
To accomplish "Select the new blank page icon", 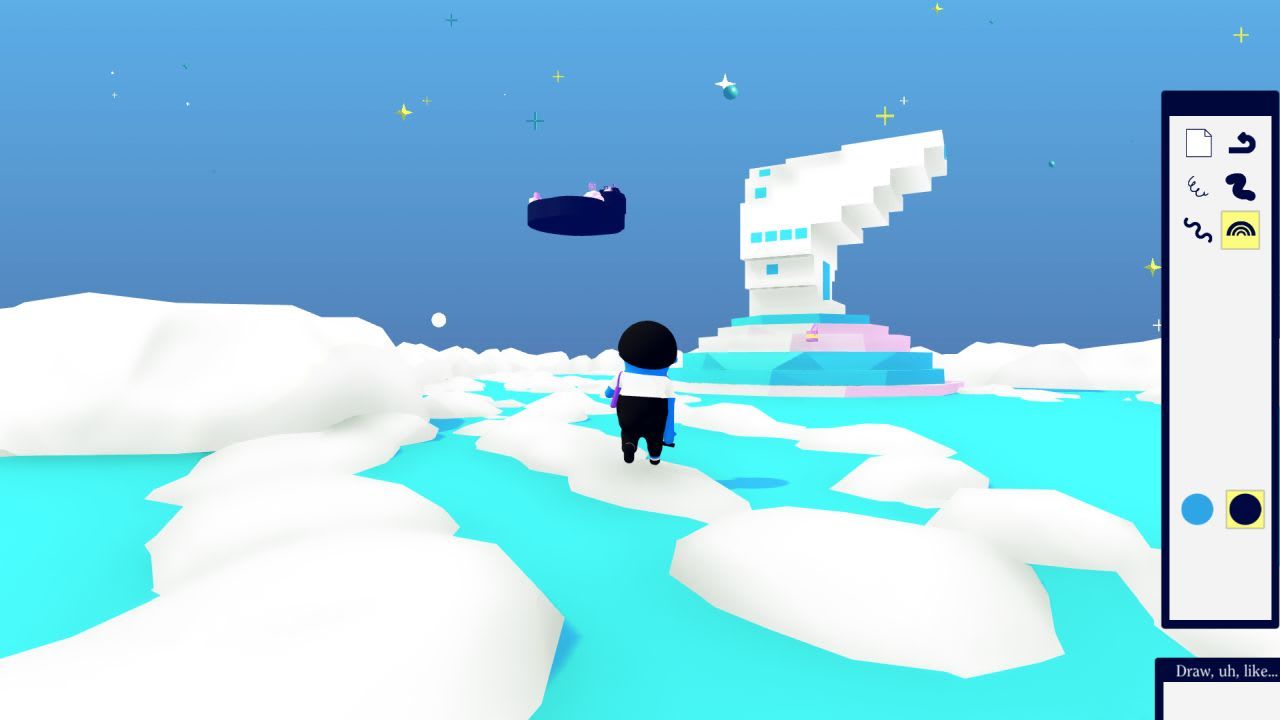I will coord(1196,142).
